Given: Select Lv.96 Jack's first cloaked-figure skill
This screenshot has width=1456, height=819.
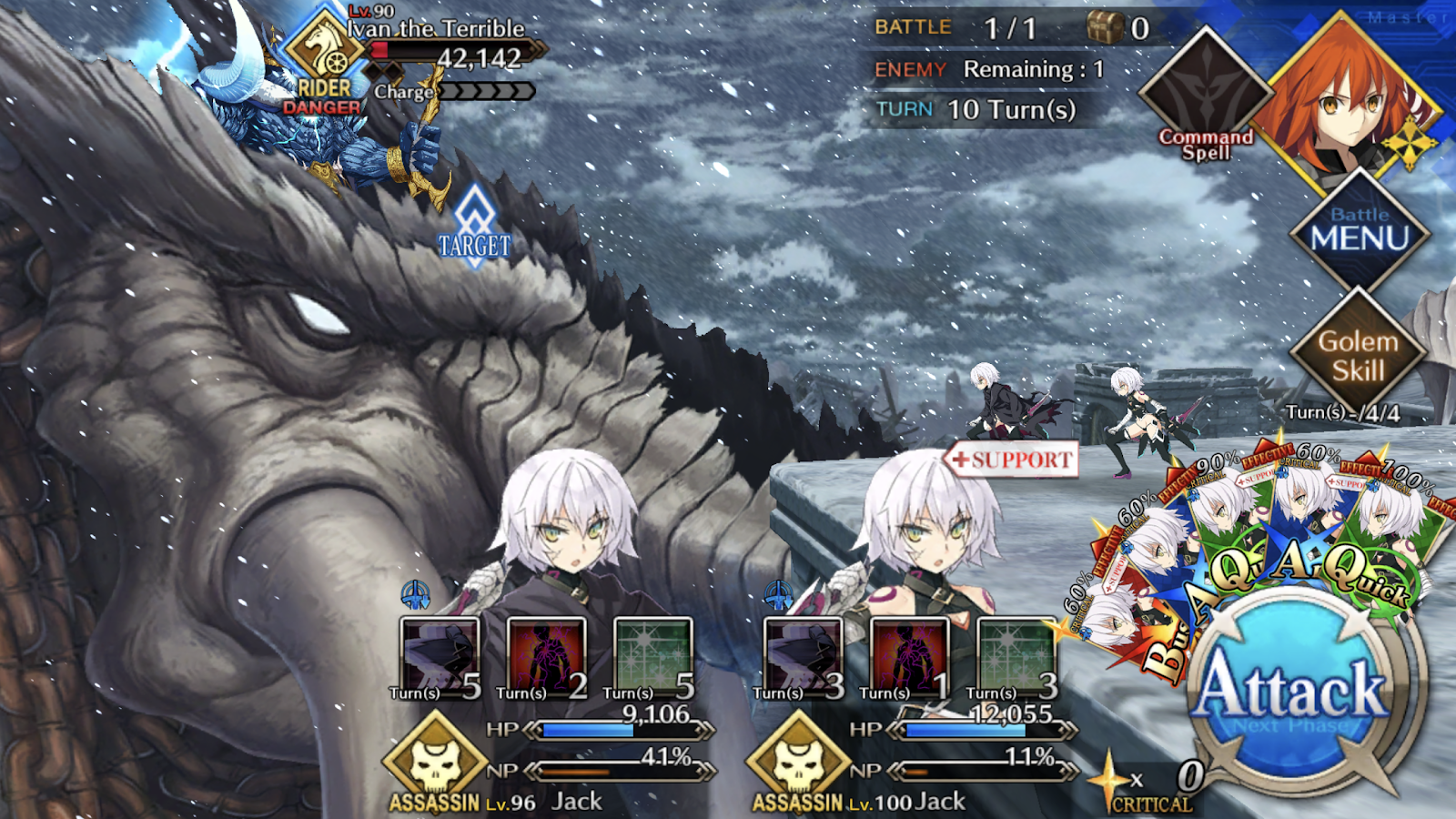Looking at the screenshot, I should (x=440, y=657).
